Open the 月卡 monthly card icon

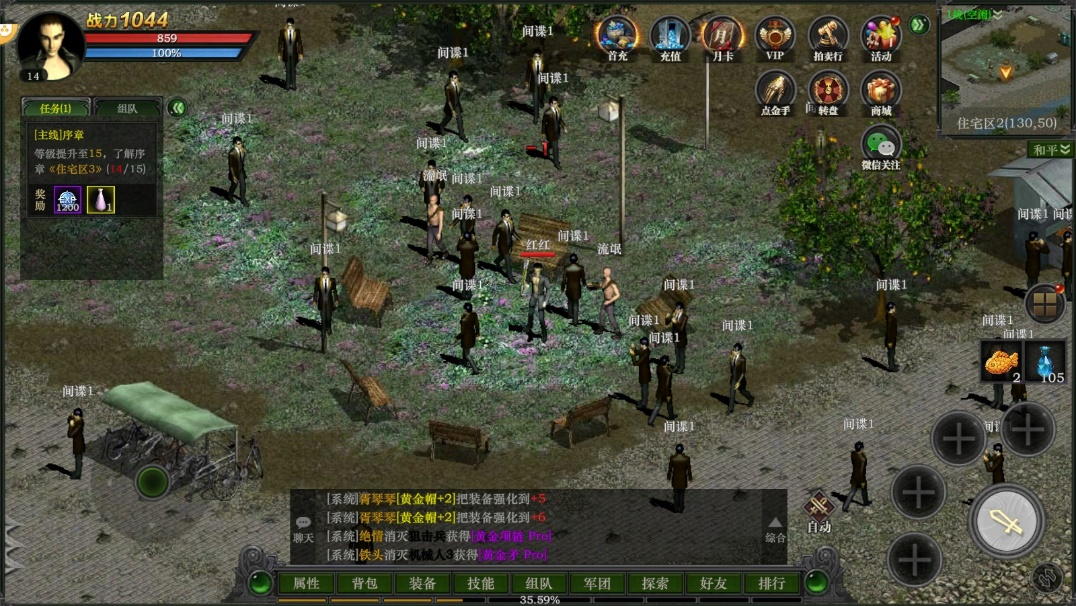[x=722, y=37]
